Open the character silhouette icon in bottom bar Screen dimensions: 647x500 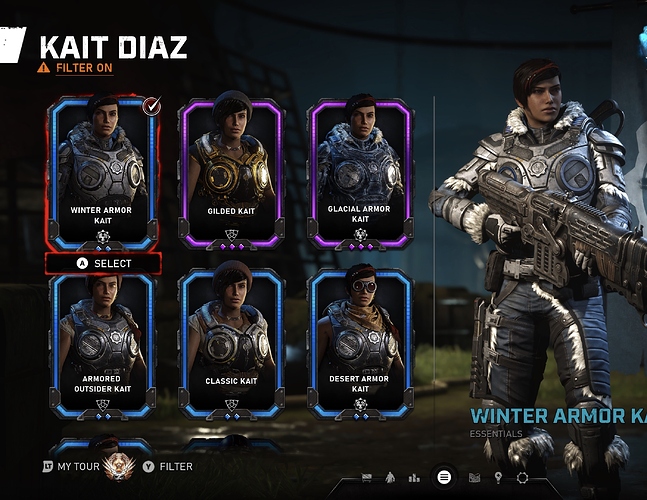pyautogui.click(x=390, y=478)
